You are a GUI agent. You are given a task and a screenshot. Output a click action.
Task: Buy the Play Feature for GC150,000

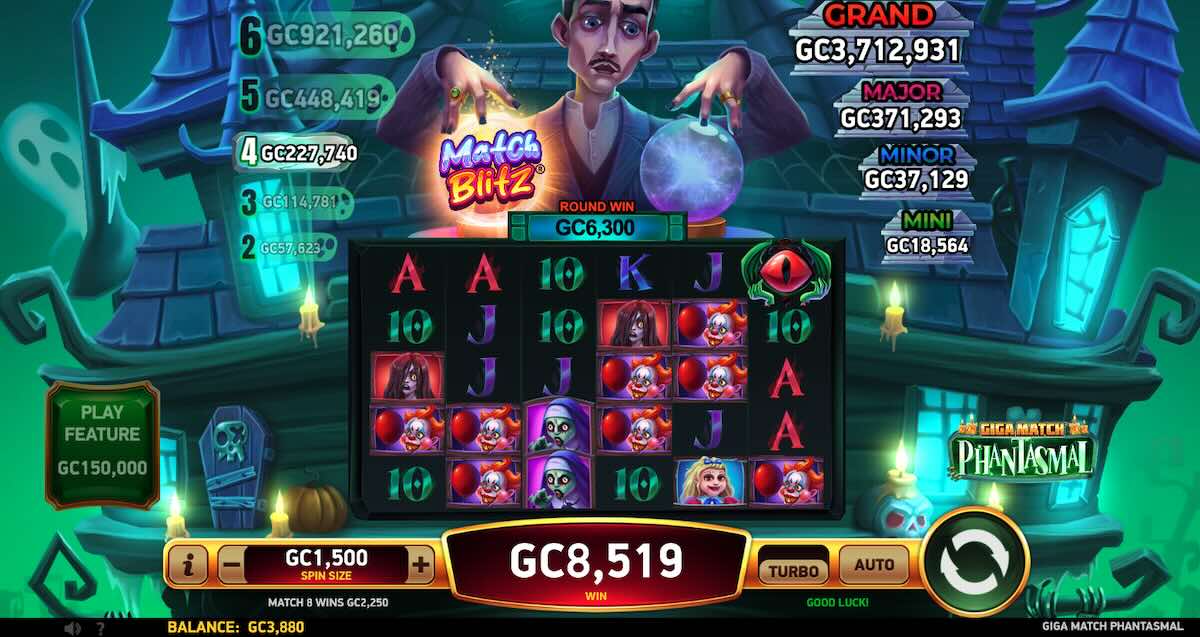[102, 445]
